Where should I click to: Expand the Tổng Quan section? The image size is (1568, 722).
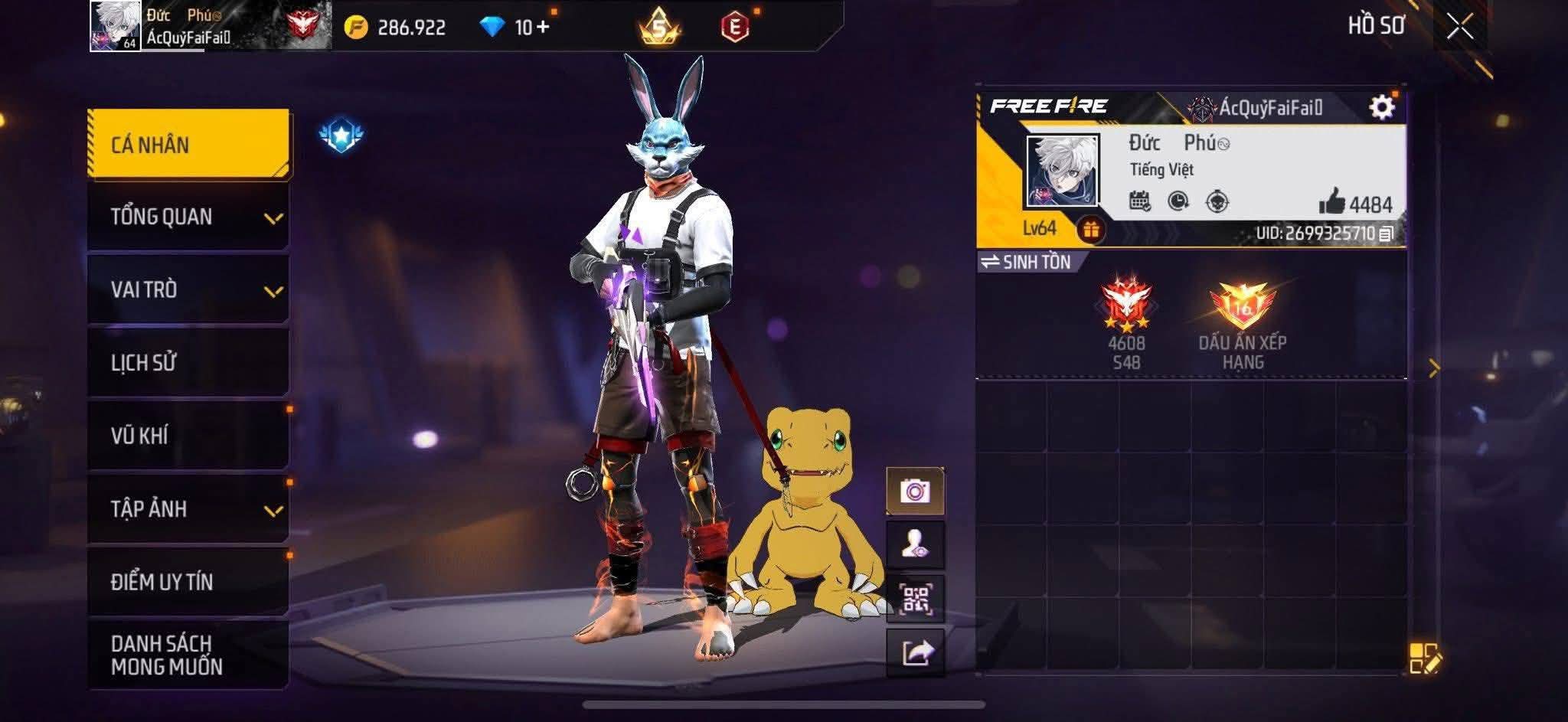click(188, 217)
